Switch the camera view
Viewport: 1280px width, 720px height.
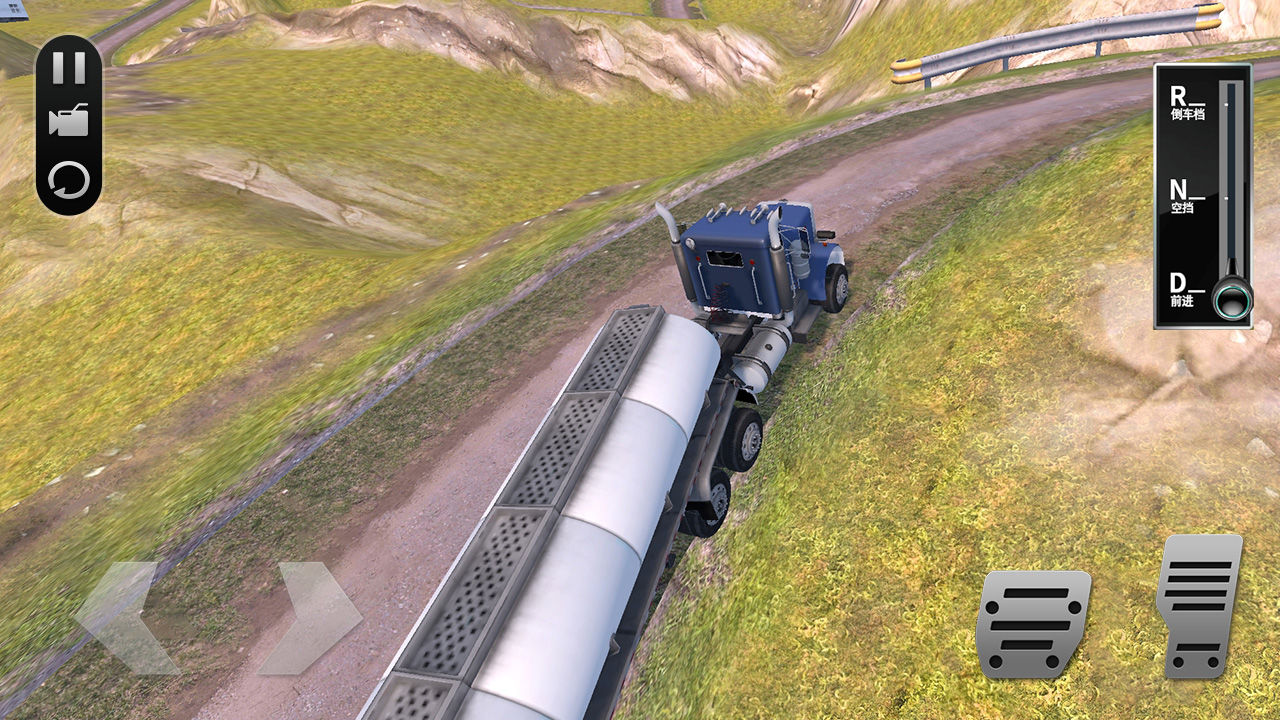(x=69, y=121)
